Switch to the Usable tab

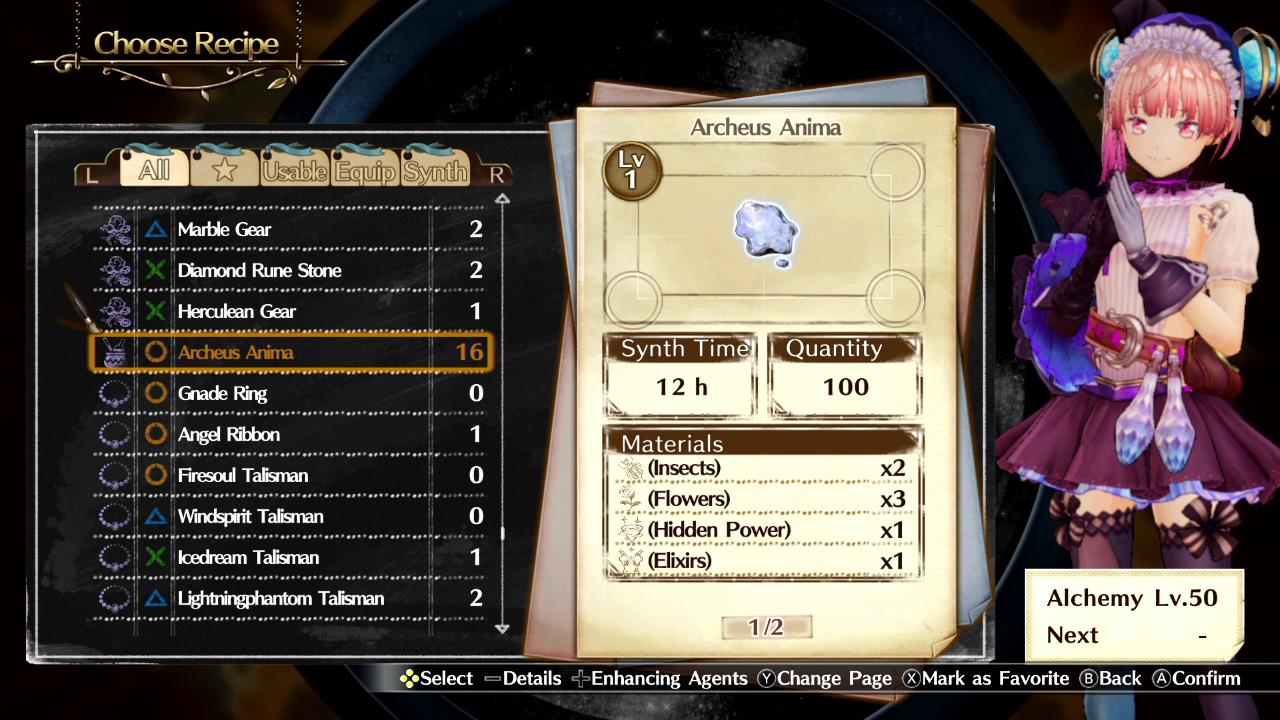tap(294, 170)
